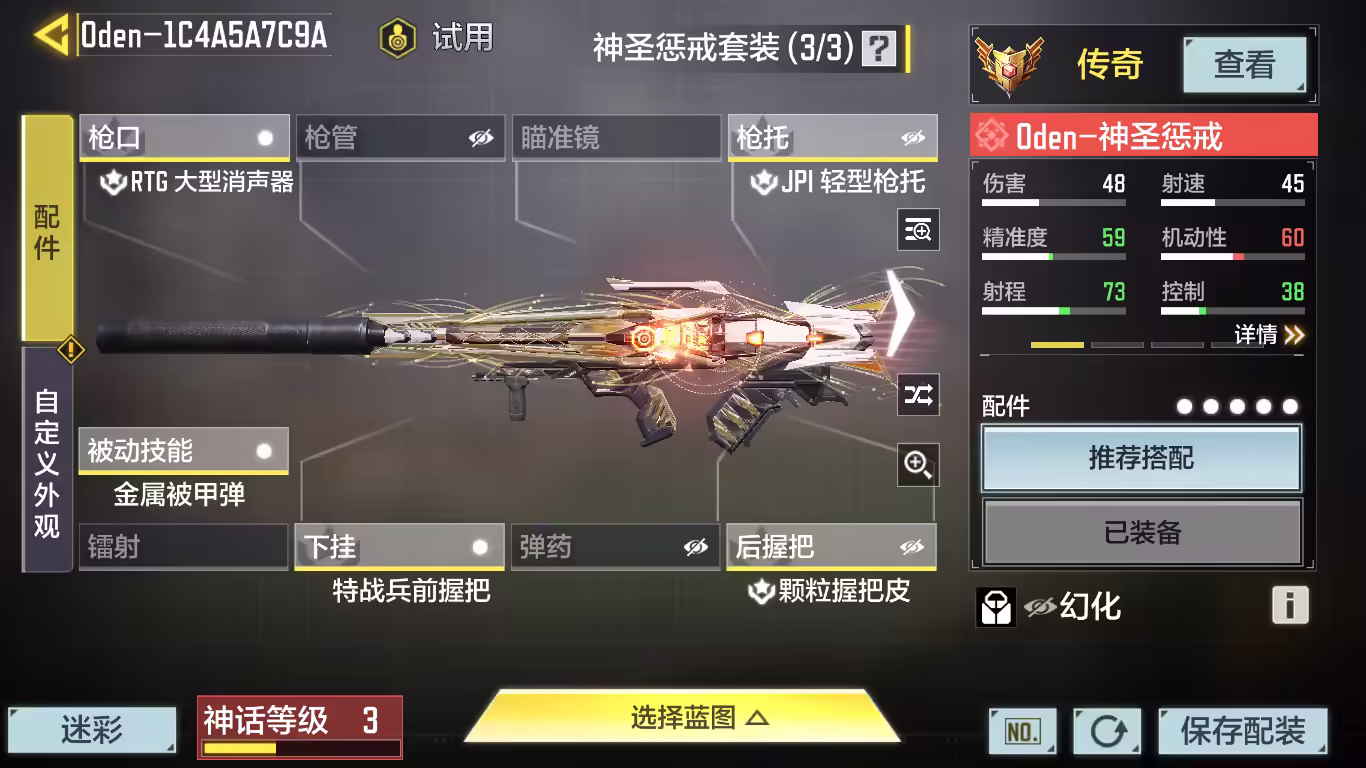The height and width of the screenshot is (768, 1366).
Task: Open the 被动技能 perk slot
Action: [183, 451]
